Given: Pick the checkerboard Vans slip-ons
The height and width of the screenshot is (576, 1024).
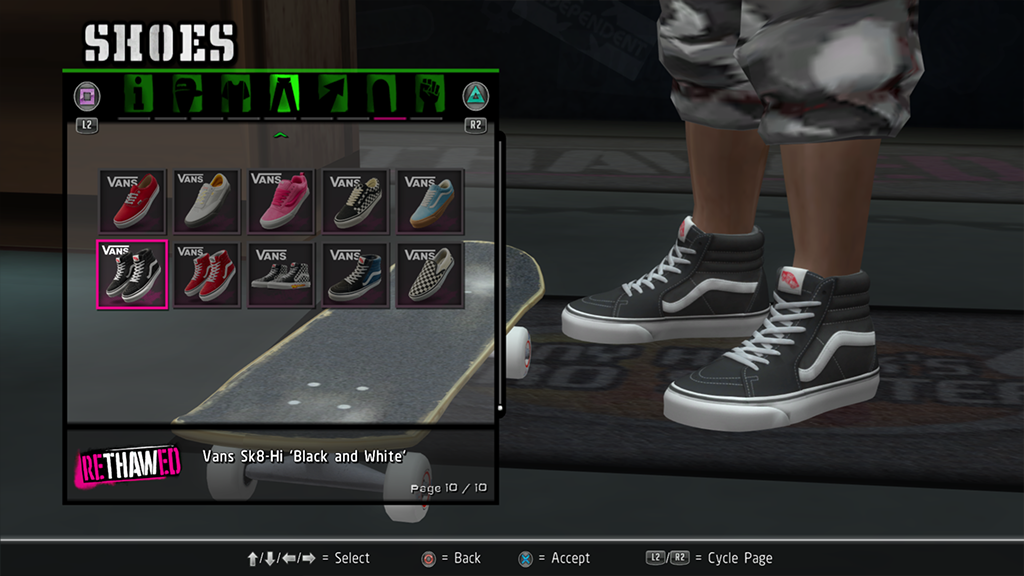Looking at the screenshot, I should 430,275.
